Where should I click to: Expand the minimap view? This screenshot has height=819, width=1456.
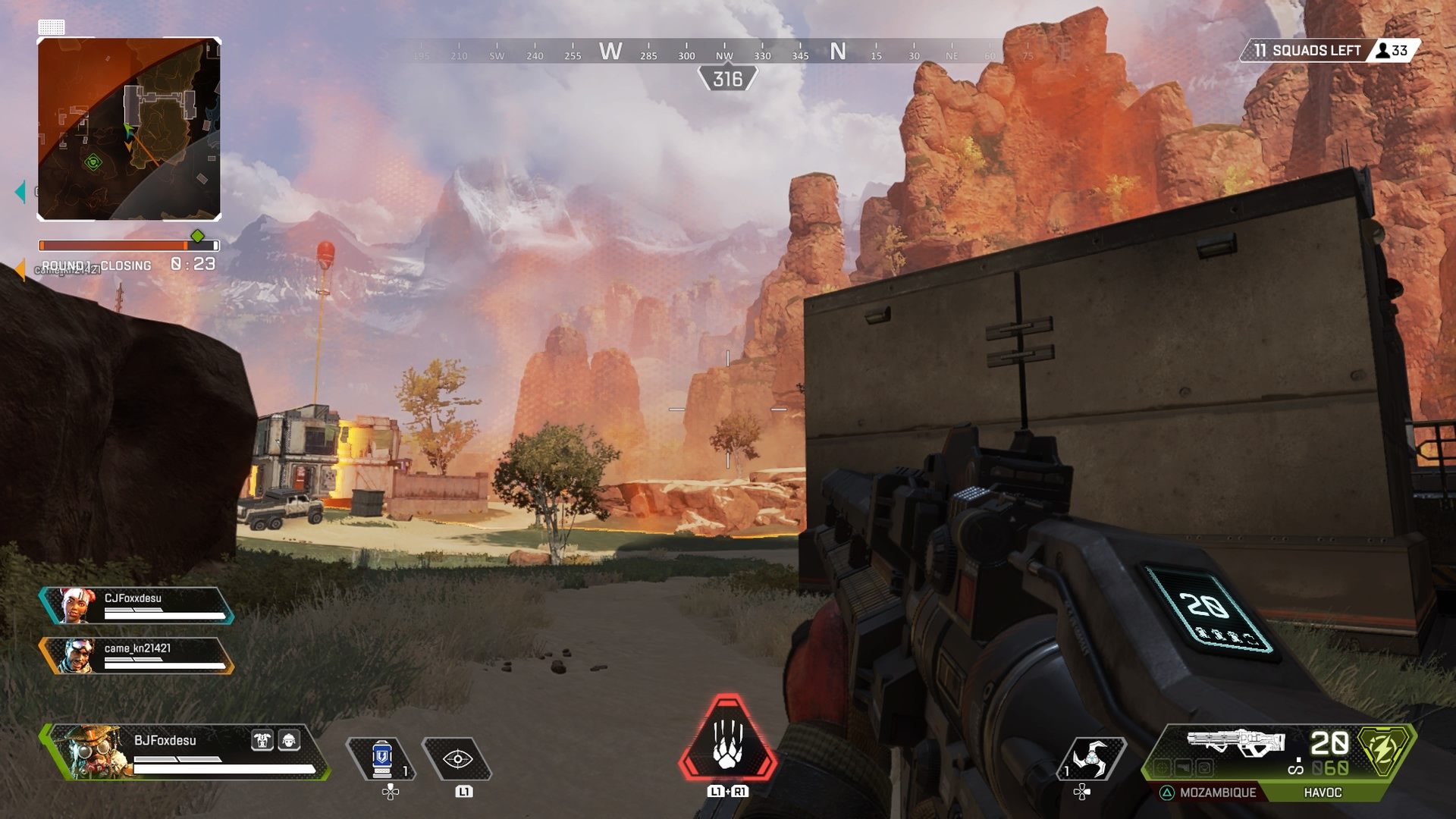point(129,129)
